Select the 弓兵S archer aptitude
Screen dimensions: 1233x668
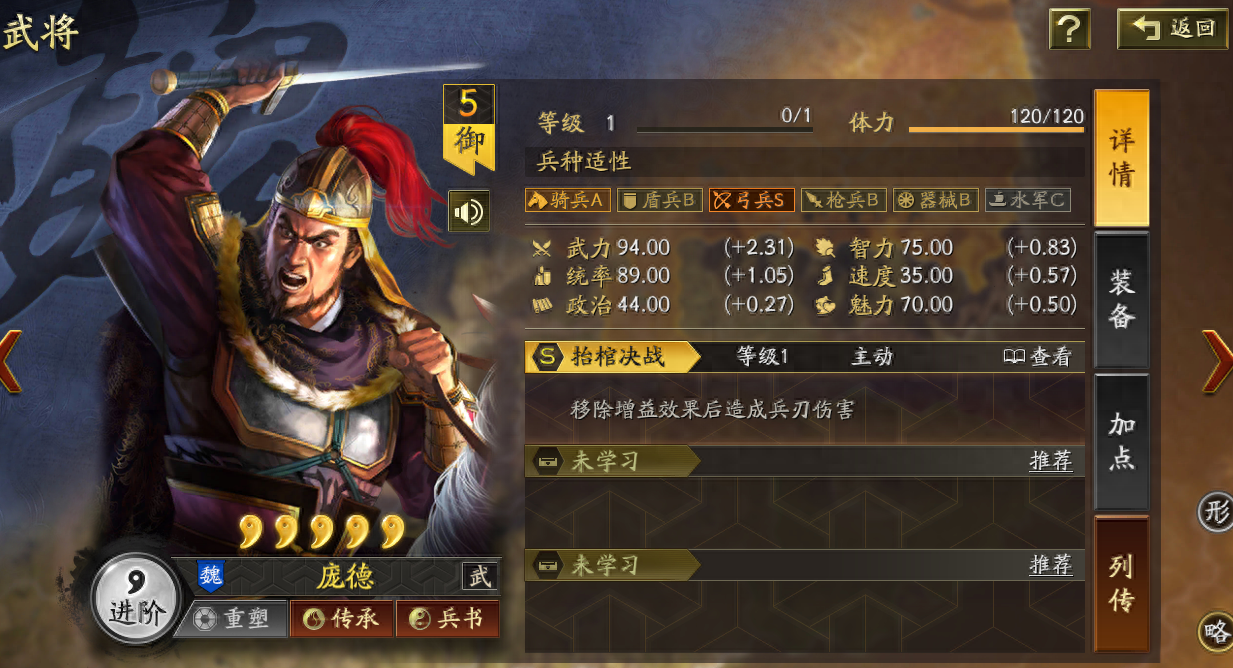(752, 200)
